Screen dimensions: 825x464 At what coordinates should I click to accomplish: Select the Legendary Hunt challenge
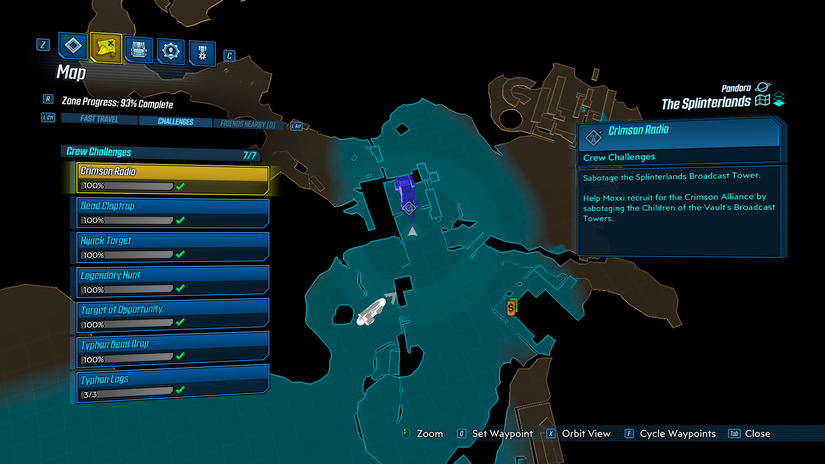click(x=173, y=280)
